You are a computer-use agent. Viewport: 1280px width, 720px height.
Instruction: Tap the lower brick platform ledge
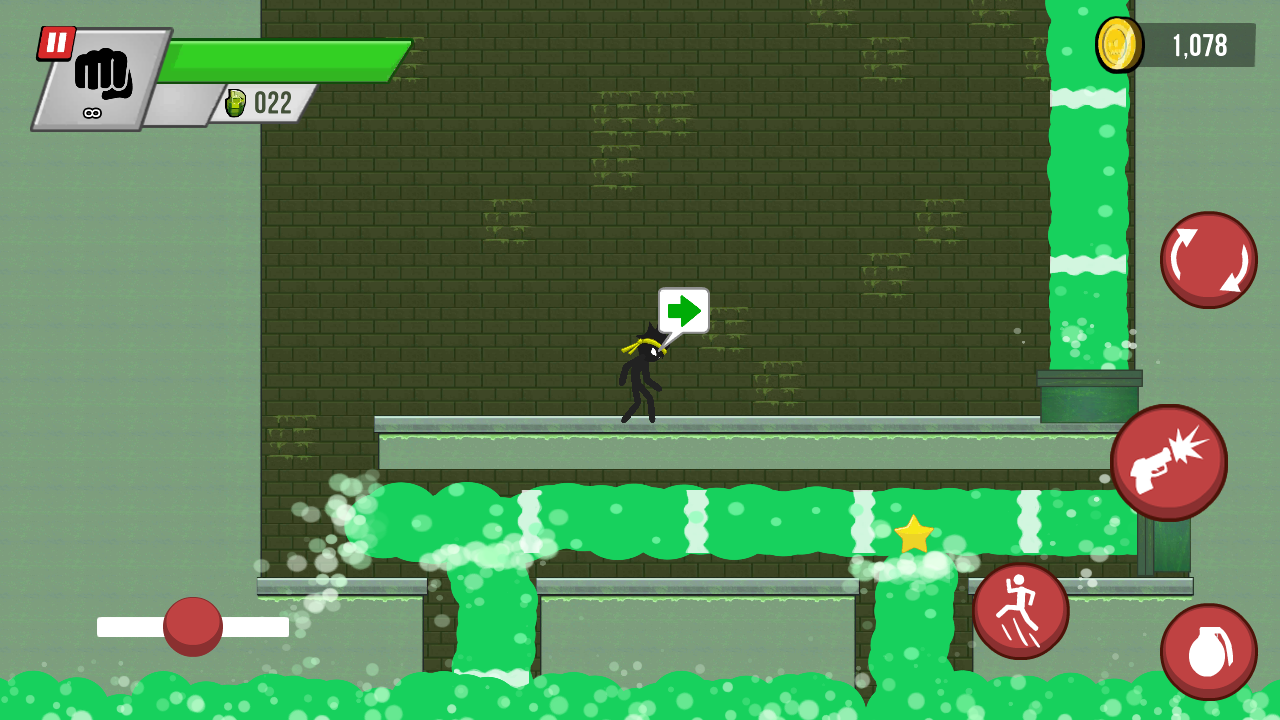click(x=650, y=585)
